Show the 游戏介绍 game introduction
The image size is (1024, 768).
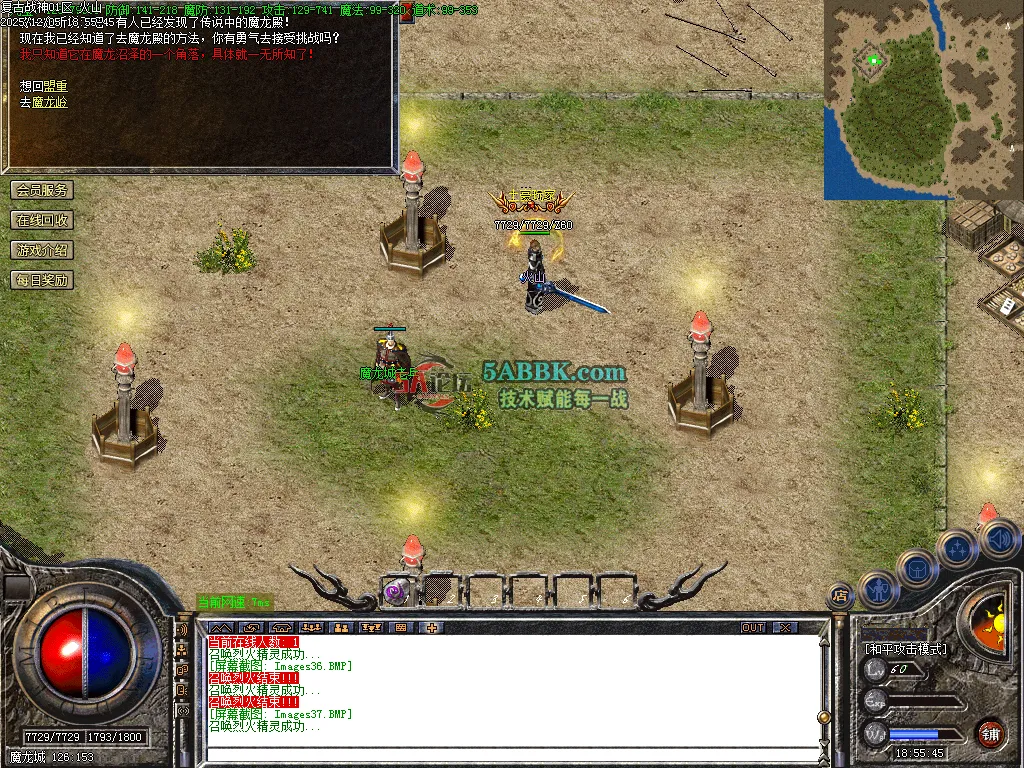pos(42,250)
